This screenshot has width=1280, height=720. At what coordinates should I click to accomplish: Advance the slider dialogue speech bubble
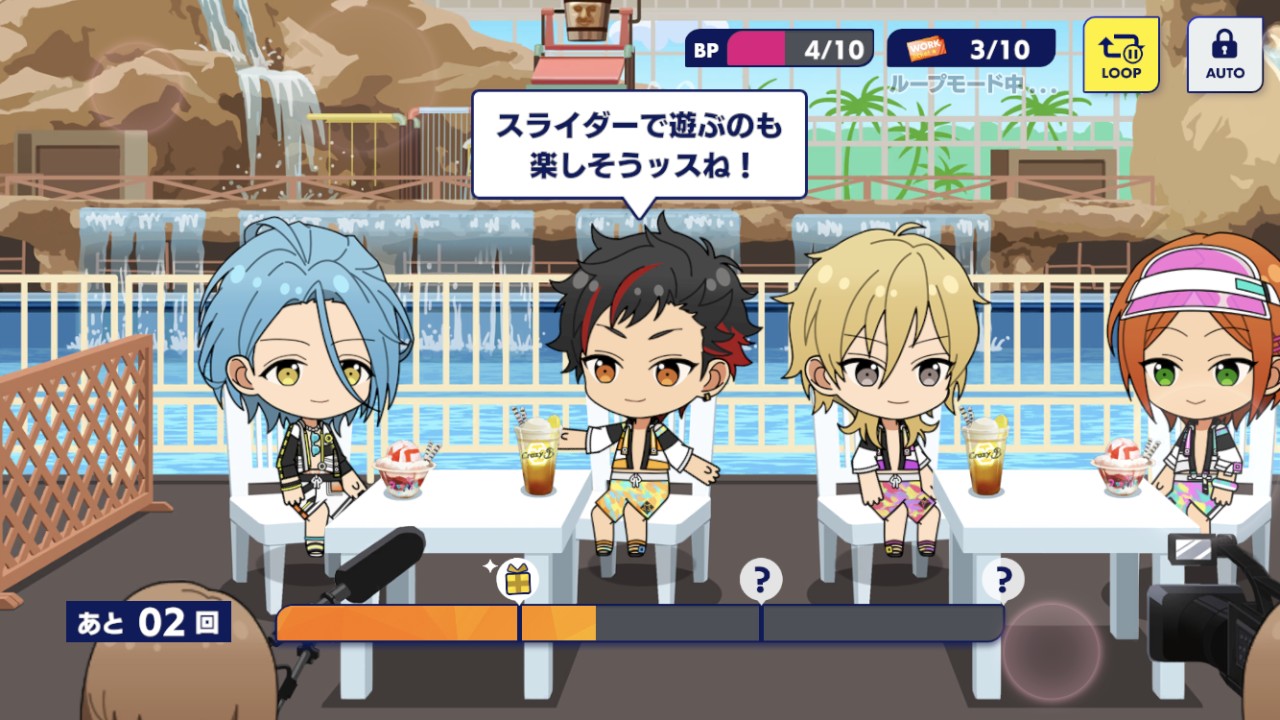tap(638, 144)
